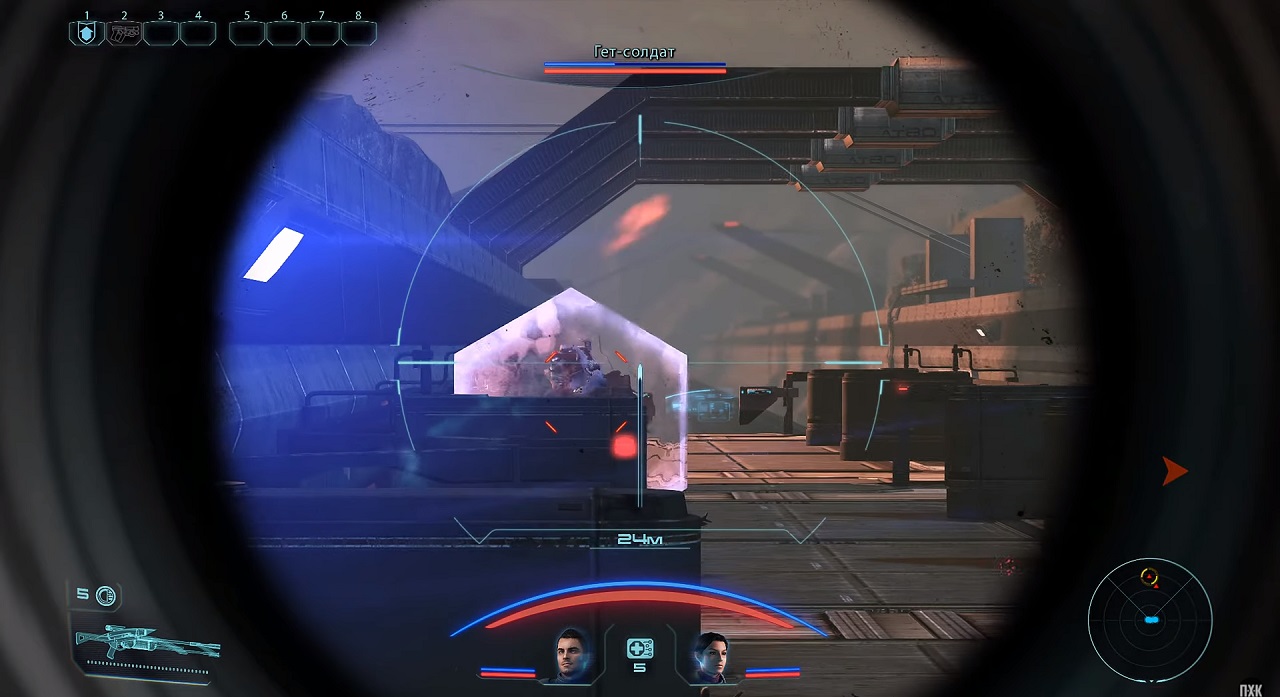This screenshot has width=1280, height=697.
Task: Activate the shield boost ability in slot 1
Action: tap(86, 33)
